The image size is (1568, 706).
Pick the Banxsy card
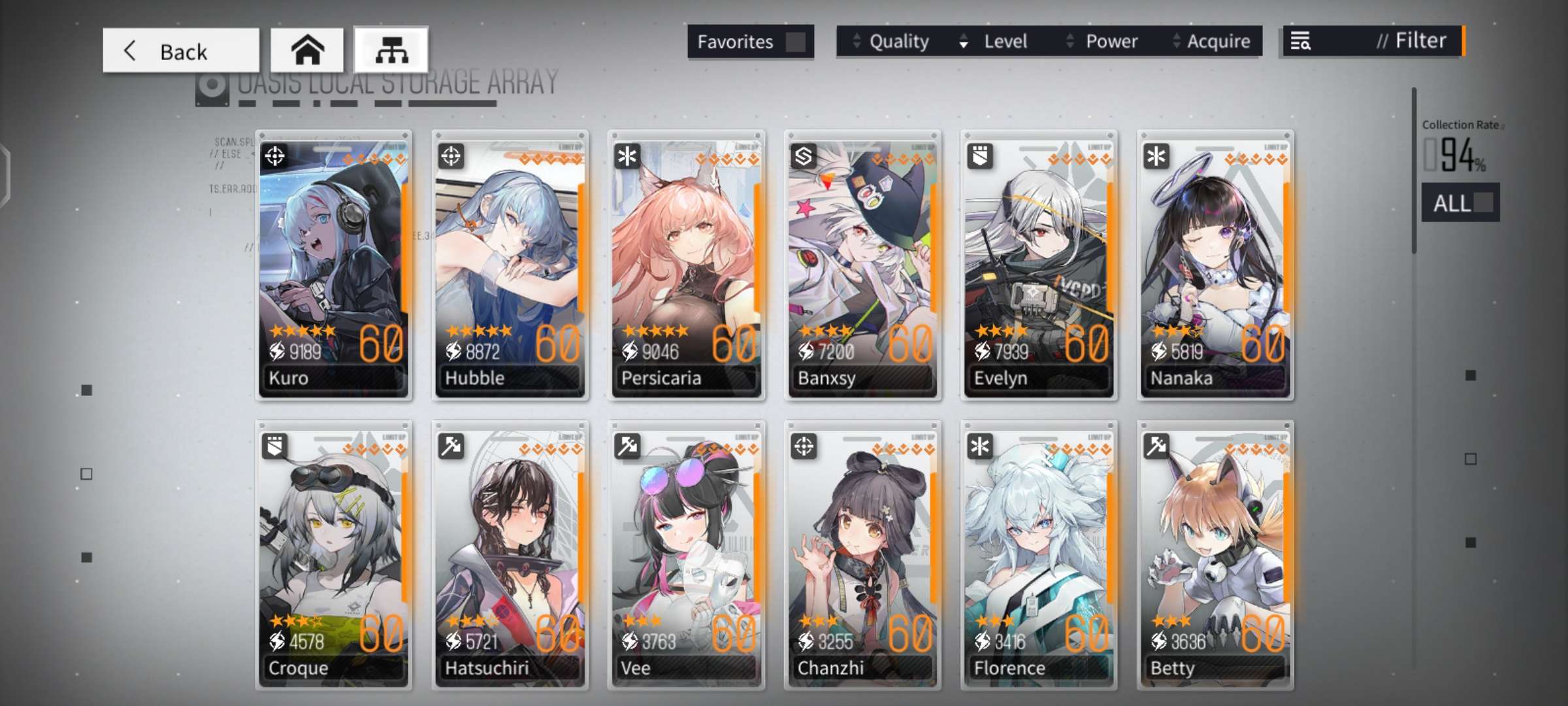point(863,265)
